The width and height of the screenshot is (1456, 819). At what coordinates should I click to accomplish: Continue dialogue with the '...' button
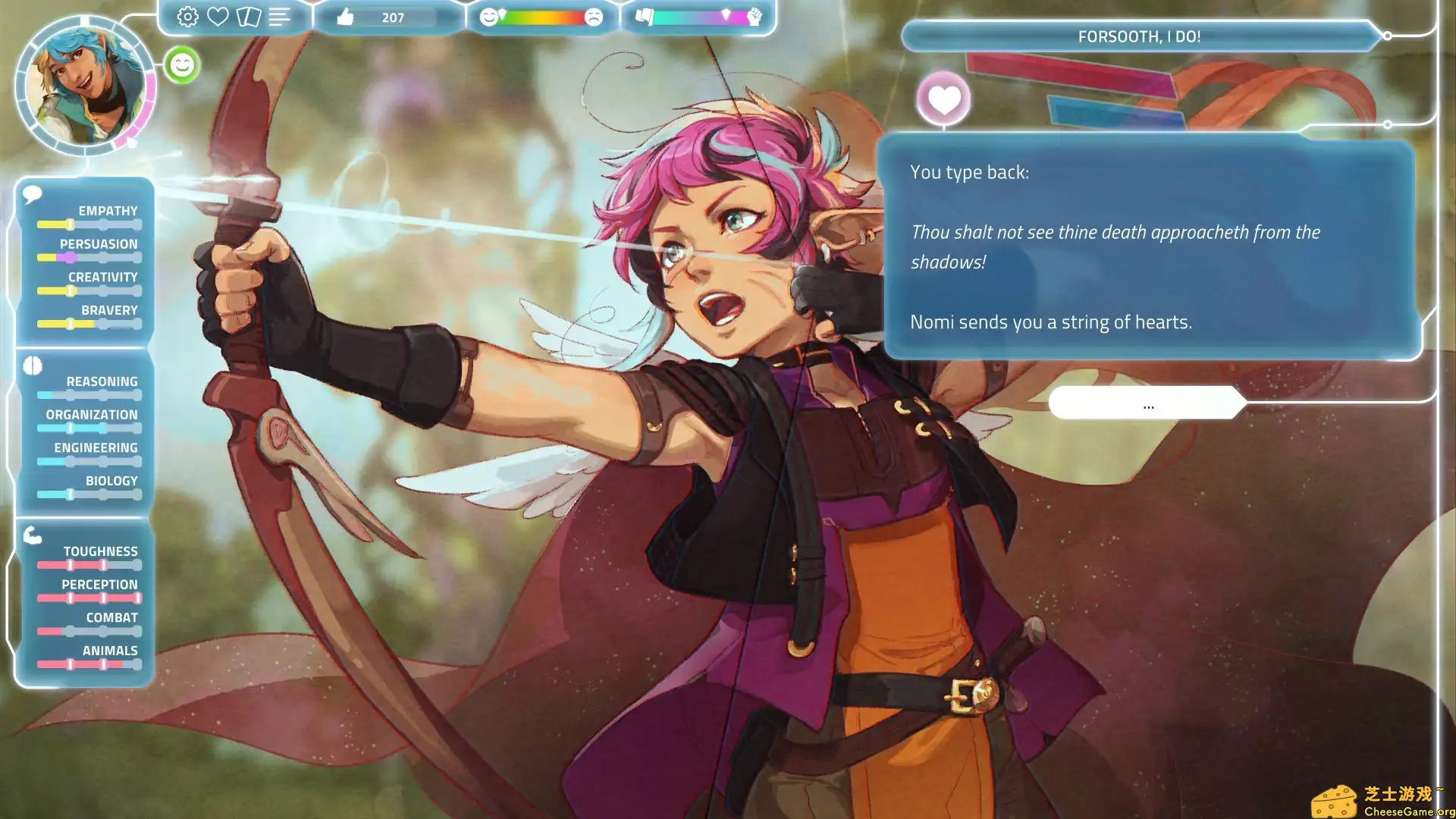[x=1147, y=403]
